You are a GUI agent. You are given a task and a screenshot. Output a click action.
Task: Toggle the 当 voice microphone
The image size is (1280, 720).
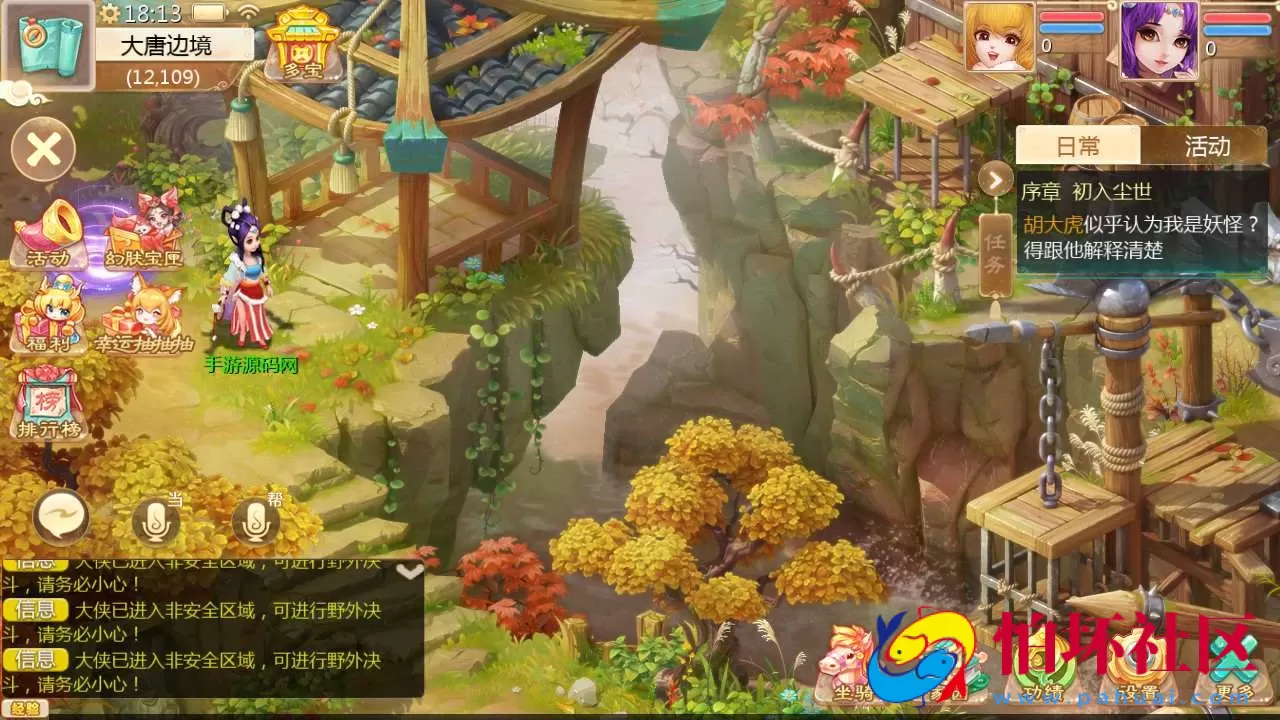[158, 520]
